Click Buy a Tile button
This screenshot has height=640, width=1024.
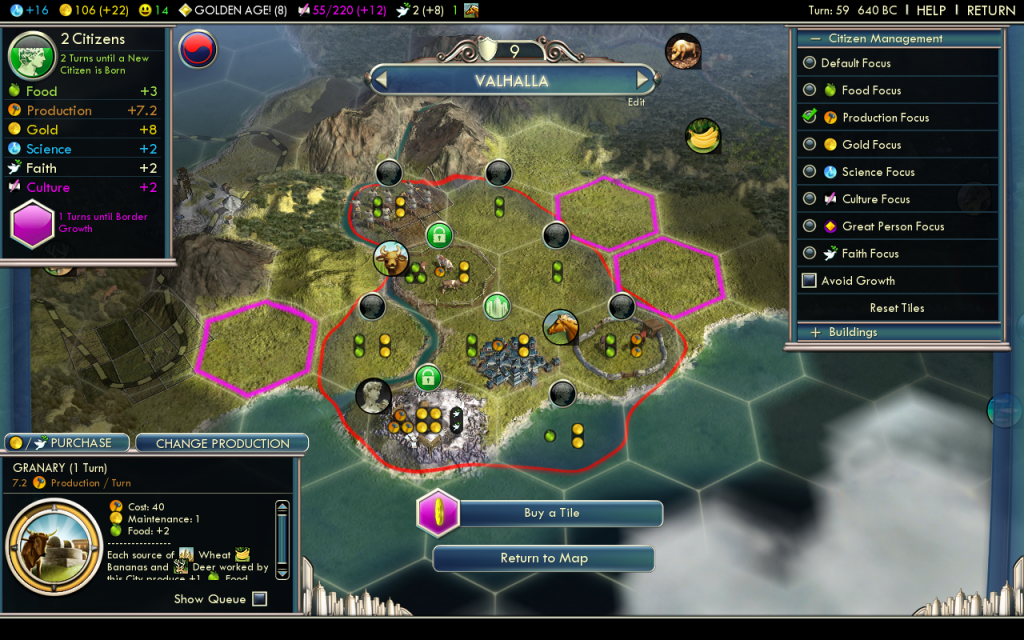[x=551, y=513]
